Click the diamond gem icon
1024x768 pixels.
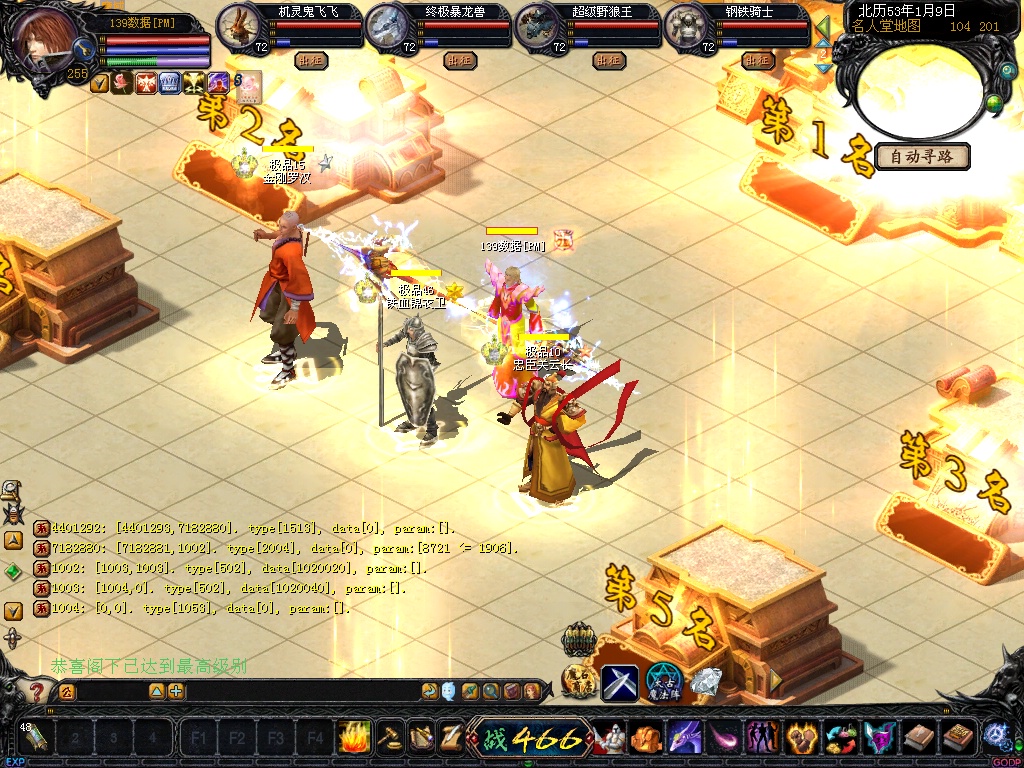coord(705,683)
